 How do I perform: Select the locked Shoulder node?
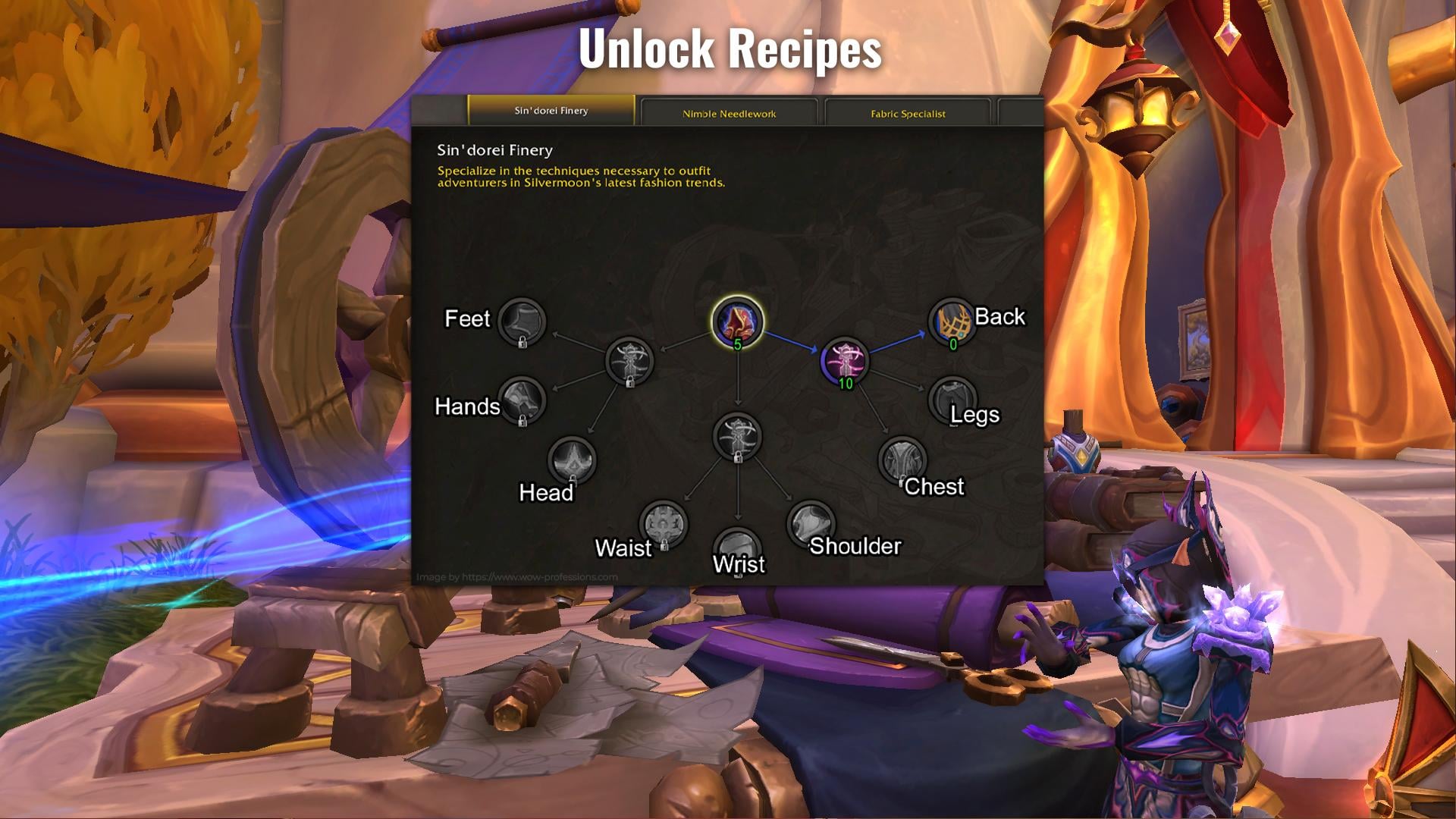coord(811,523)
